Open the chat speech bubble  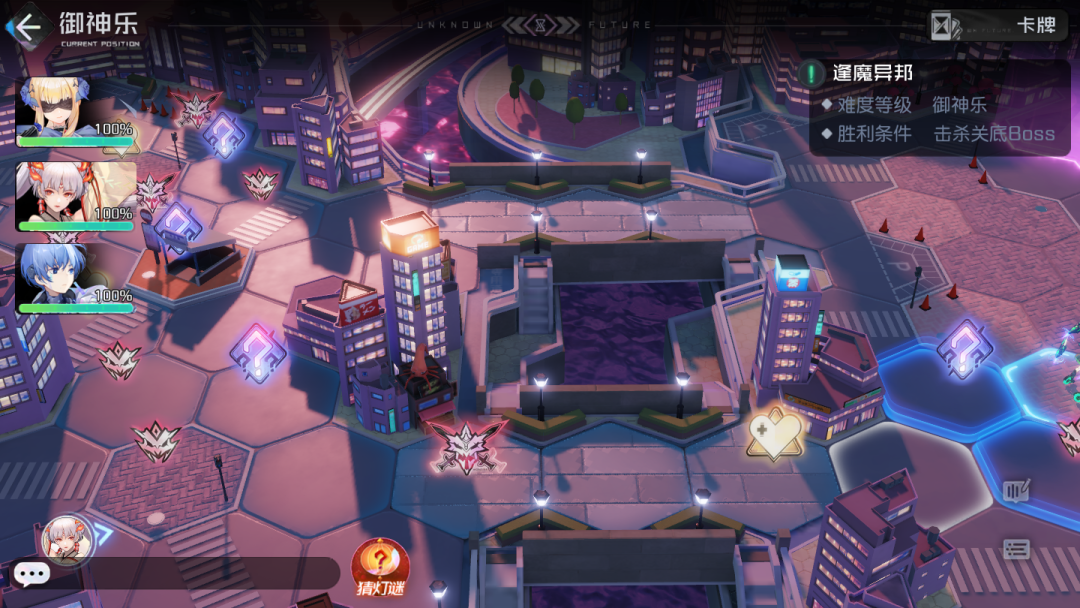[x=31, y=573]
